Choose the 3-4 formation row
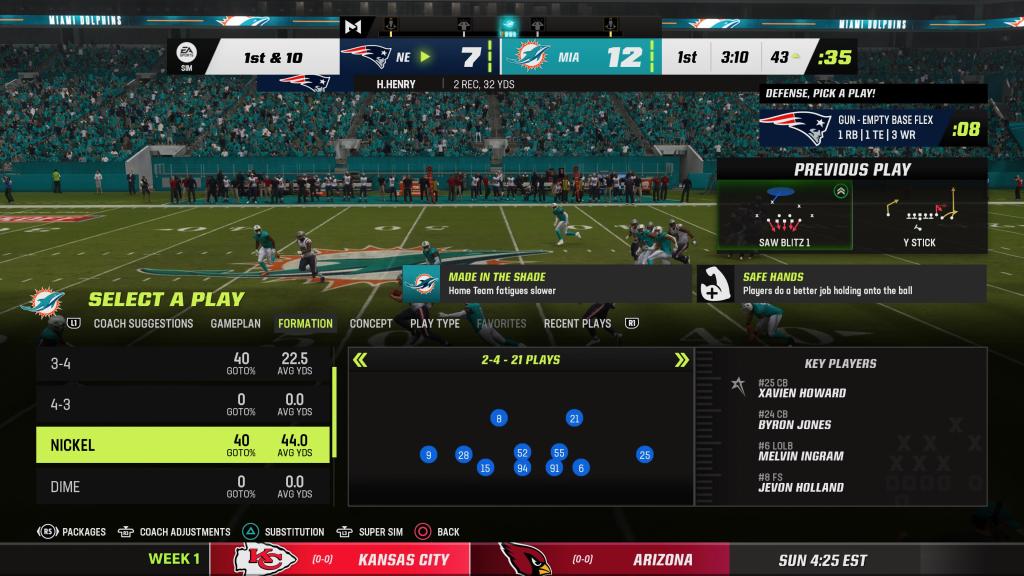 [183, 364]
